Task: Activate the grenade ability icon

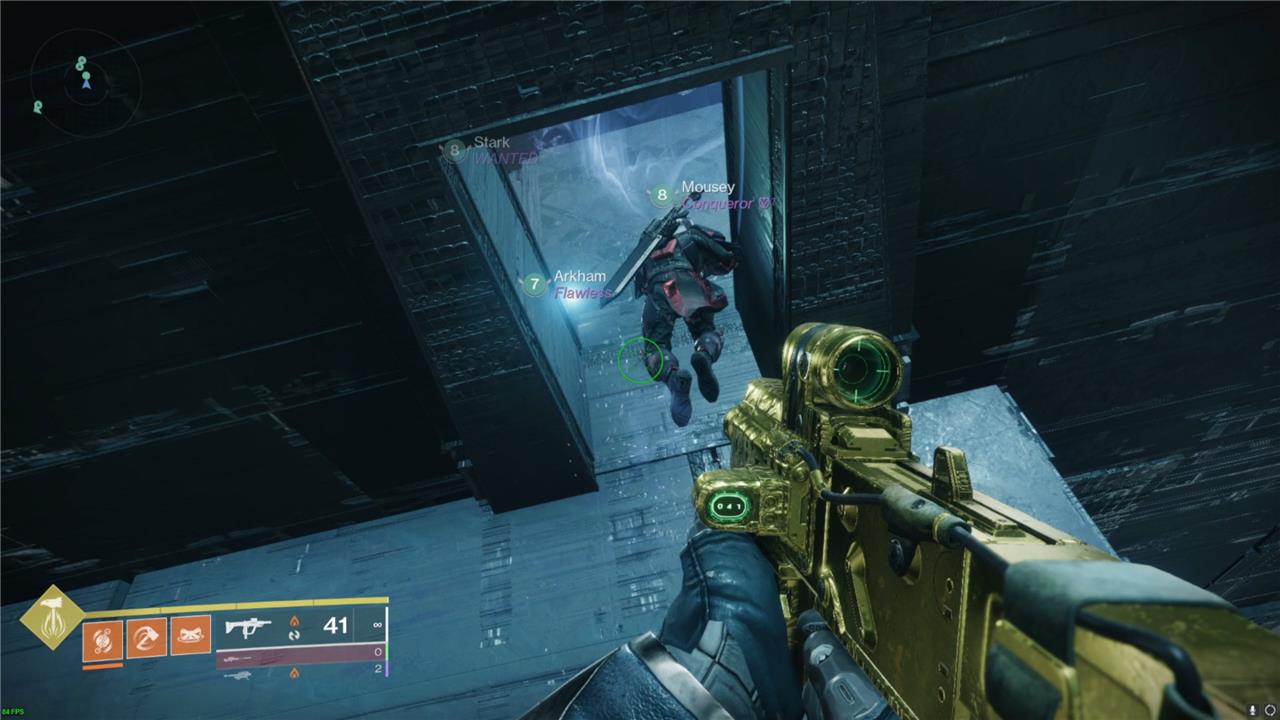Action: [102, 639]
